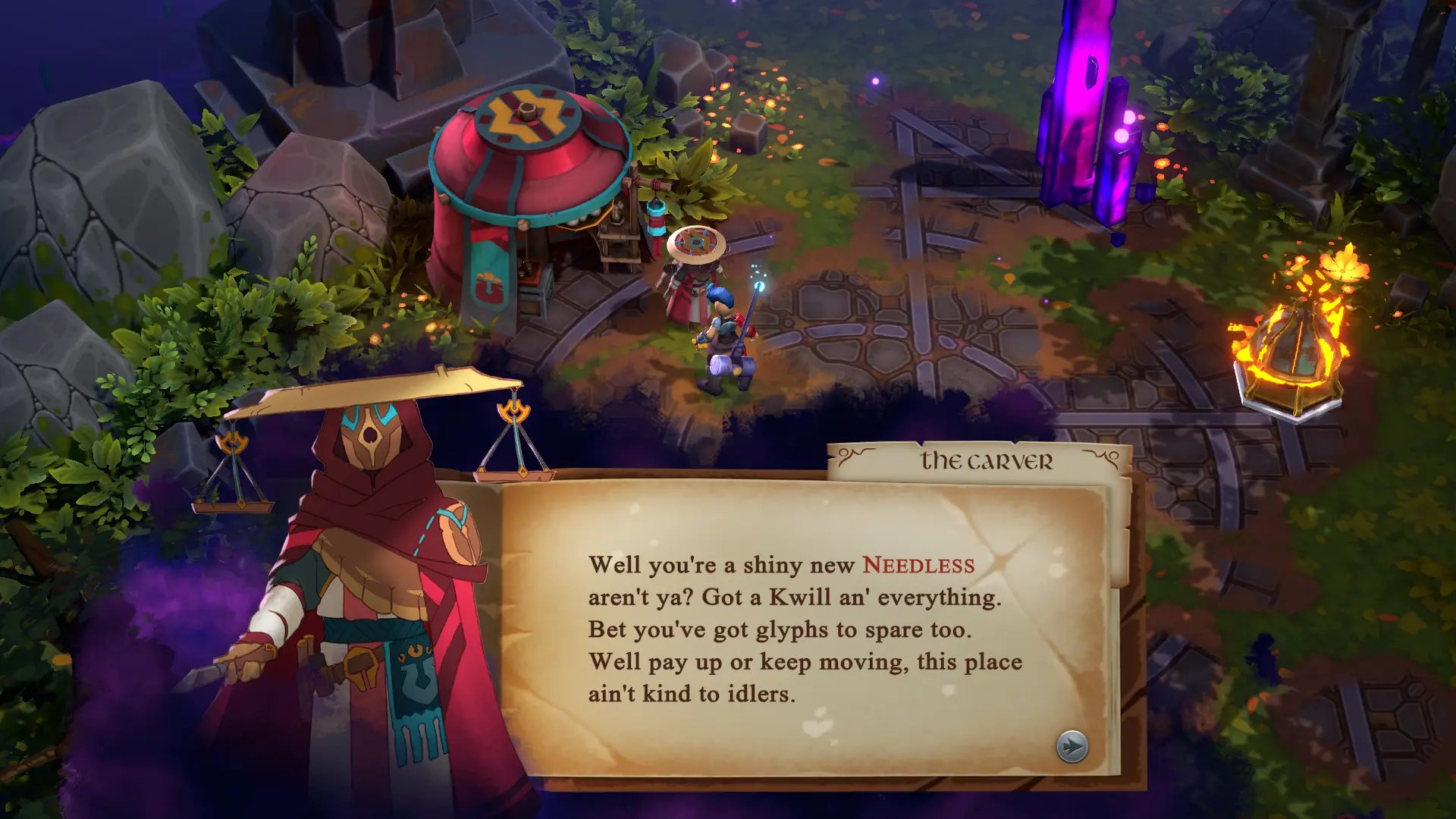
Task: Click the advance dialogue arrow button
Action: coord(1070,746)
